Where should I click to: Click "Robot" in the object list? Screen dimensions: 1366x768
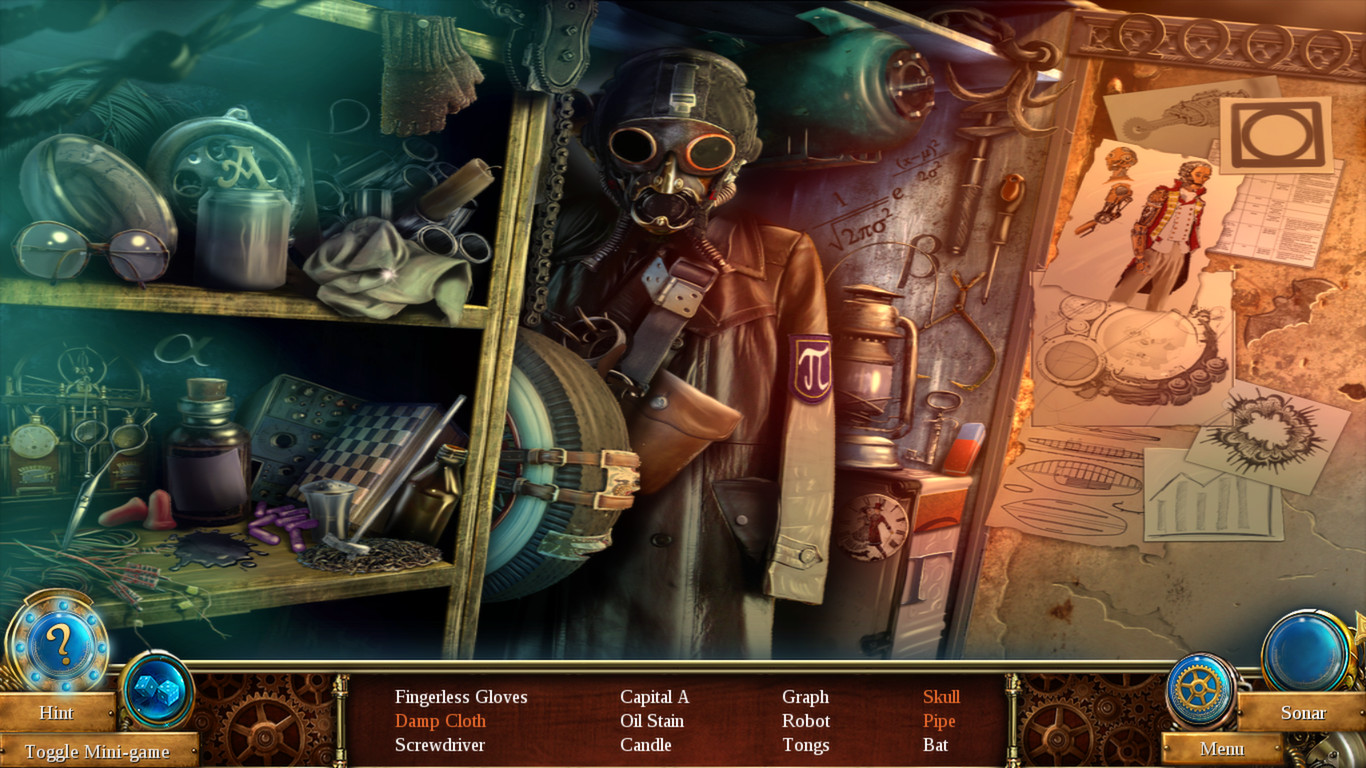806,720
